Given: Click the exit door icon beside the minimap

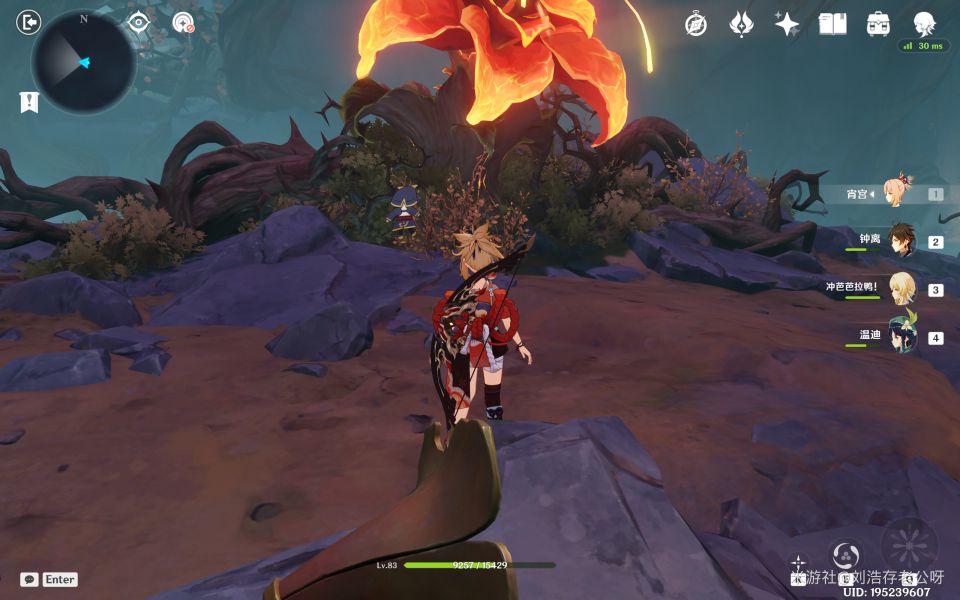Looking at the screenshot, I should point(28,23).
